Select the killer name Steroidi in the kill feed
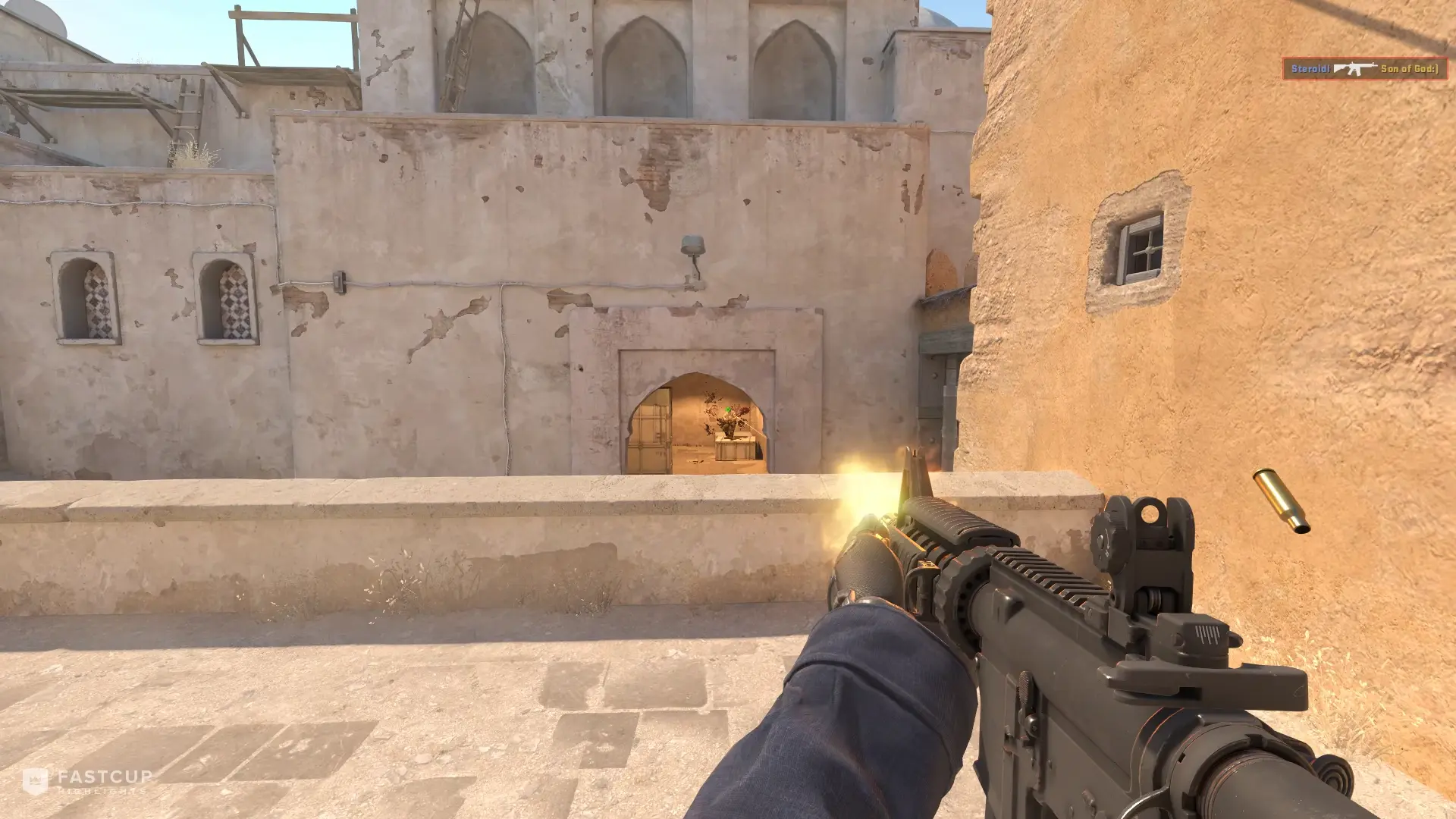This screenshot has width=1456, height=819. tap(1311, 67)
